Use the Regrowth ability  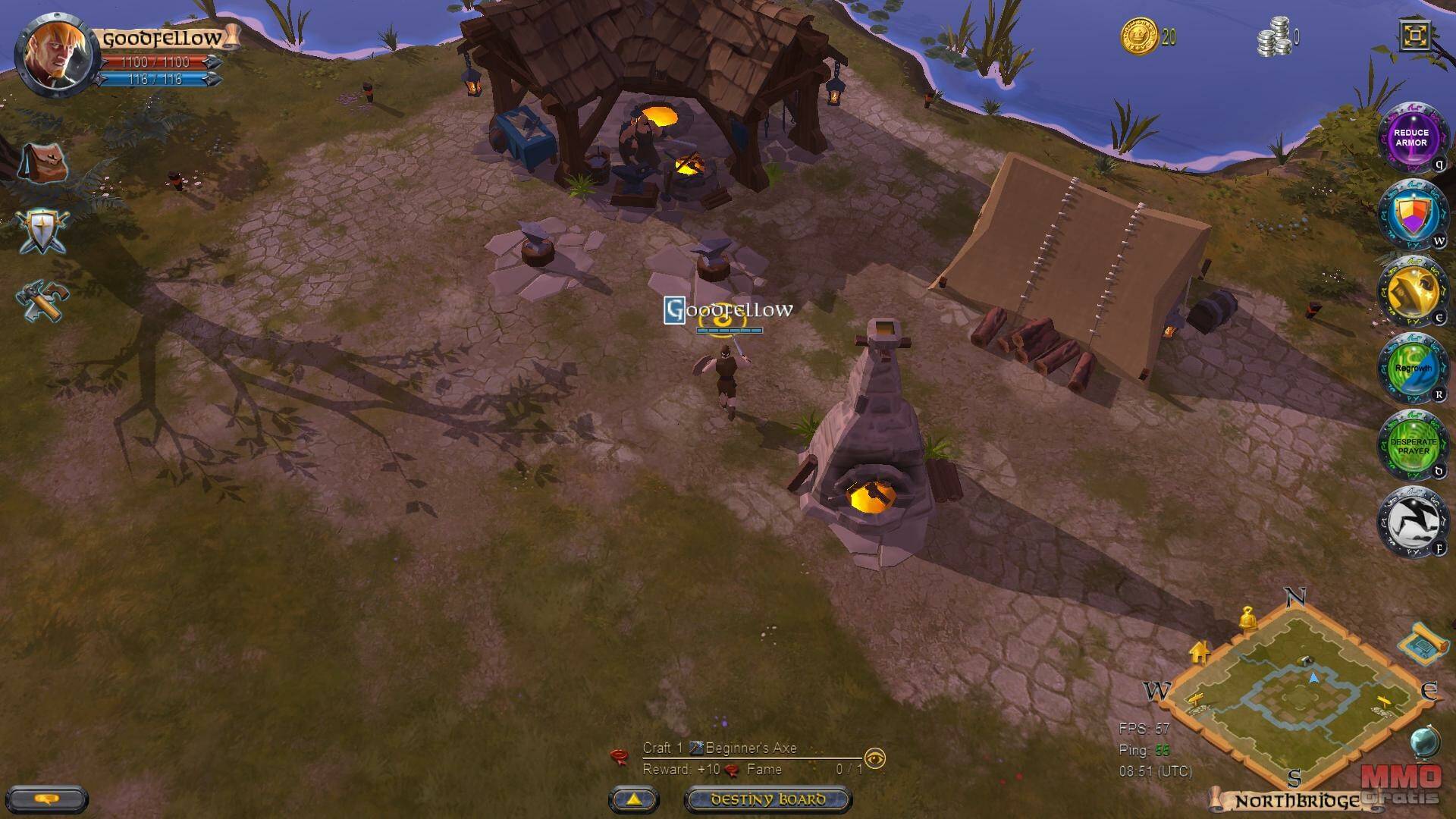pos(1412,369)
